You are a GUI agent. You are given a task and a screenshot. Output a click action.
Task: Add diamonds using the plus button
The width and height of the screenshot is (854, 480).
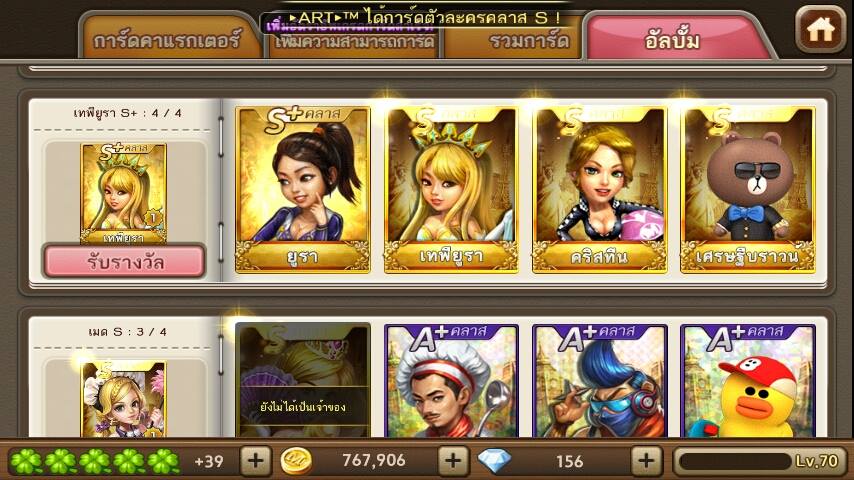pos(647,461)
